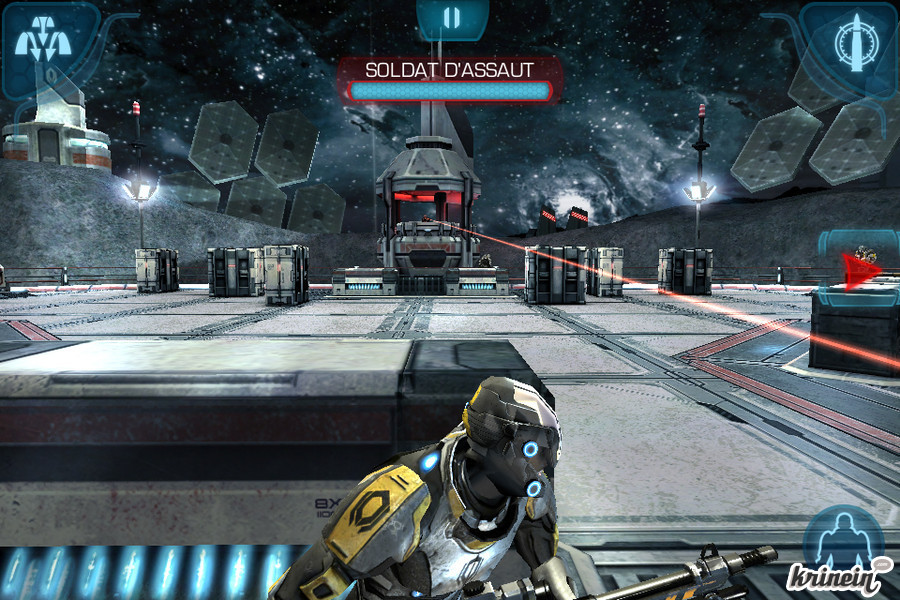Tap the red arrow to move to next cover
This screenshot has height=600, width=900.
pyautogui.click(x=860, y=270)
